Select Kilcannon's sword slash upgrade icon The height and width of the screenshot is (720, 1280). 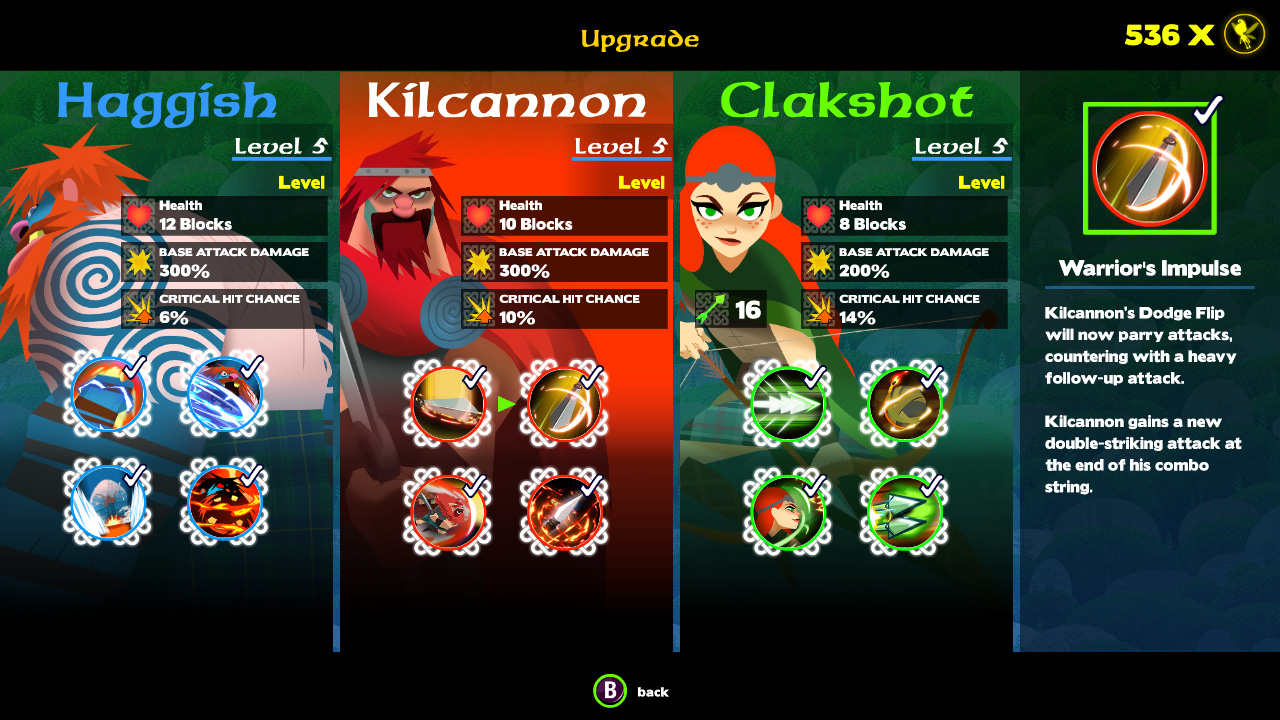pos(447,405)
